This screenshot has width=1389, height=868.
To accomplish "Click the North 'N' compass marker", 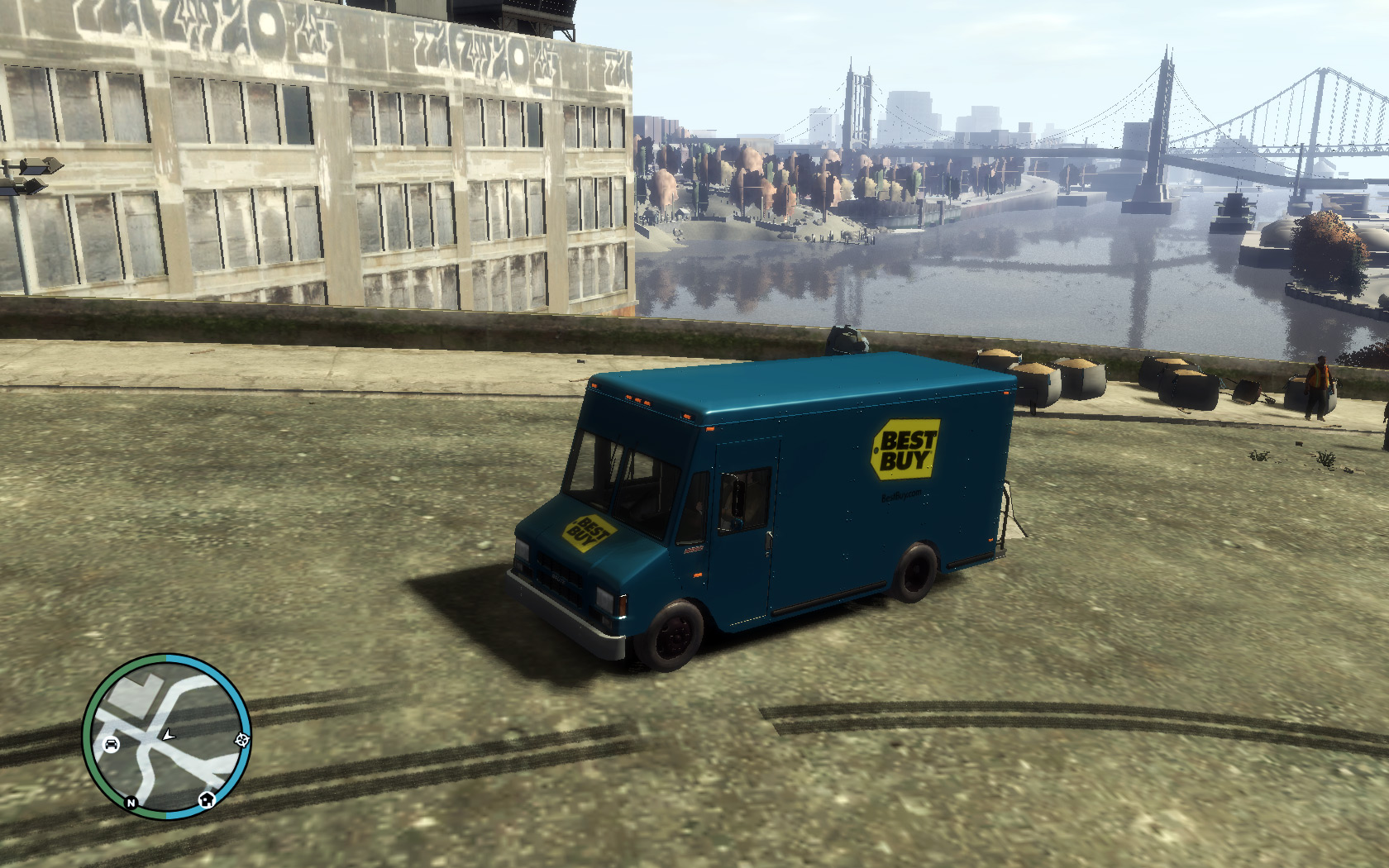I will click(131, 803).
